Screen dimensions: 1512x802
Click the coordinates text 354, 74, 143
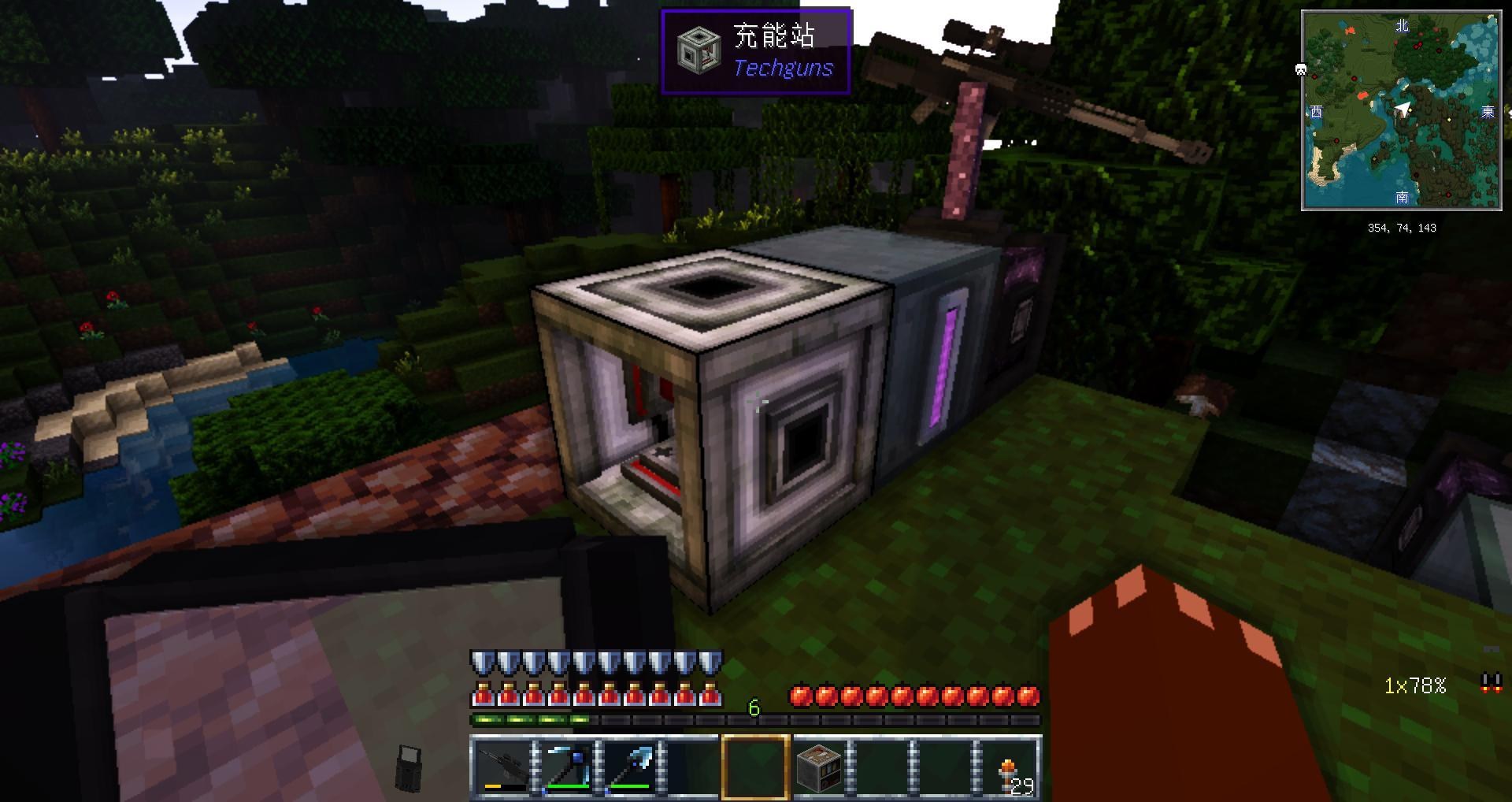click(x=1403, y=228)
